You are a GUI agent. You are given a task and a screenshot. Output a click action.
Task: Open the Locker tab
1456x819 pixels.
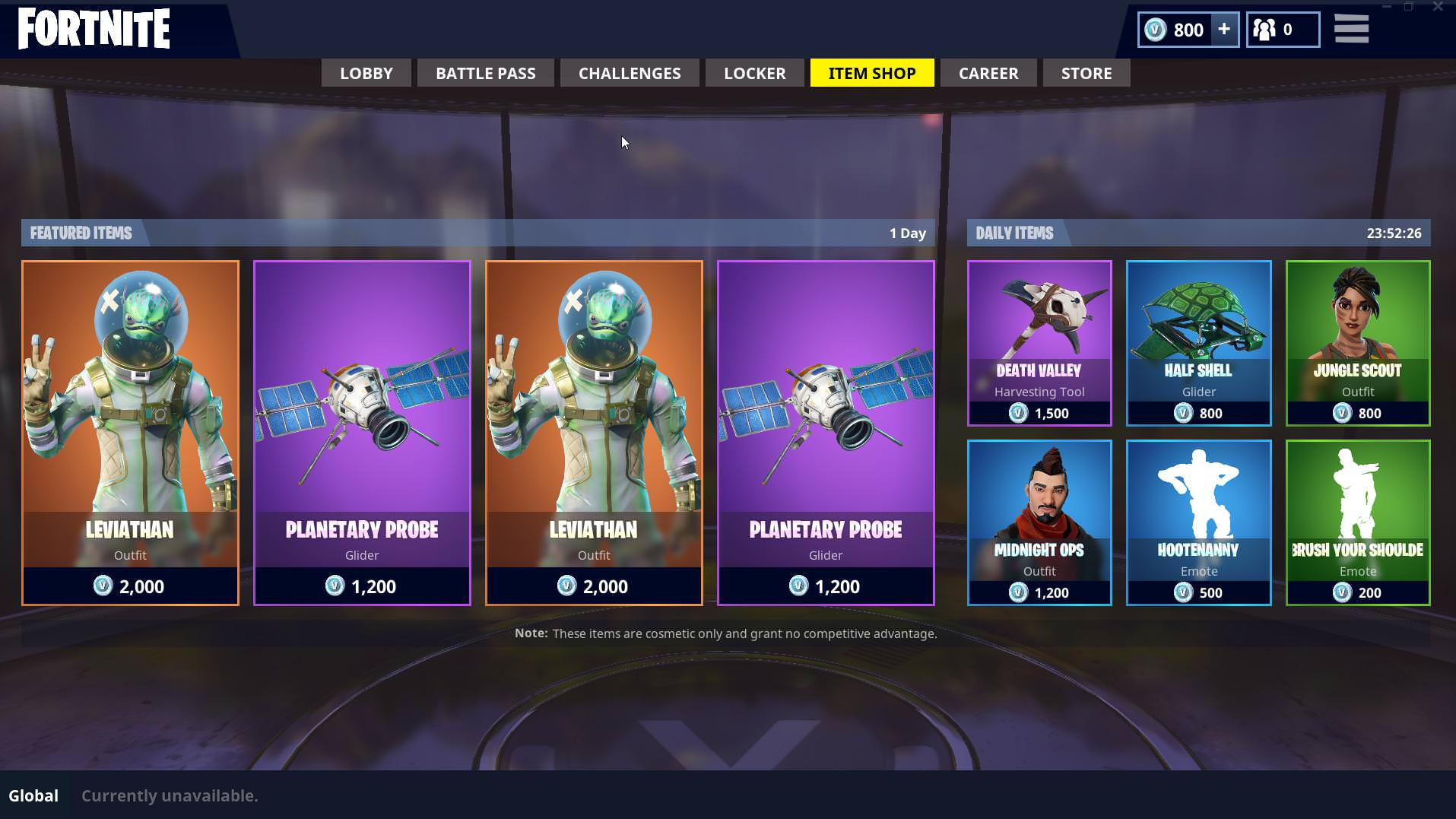tap(754, 73)
